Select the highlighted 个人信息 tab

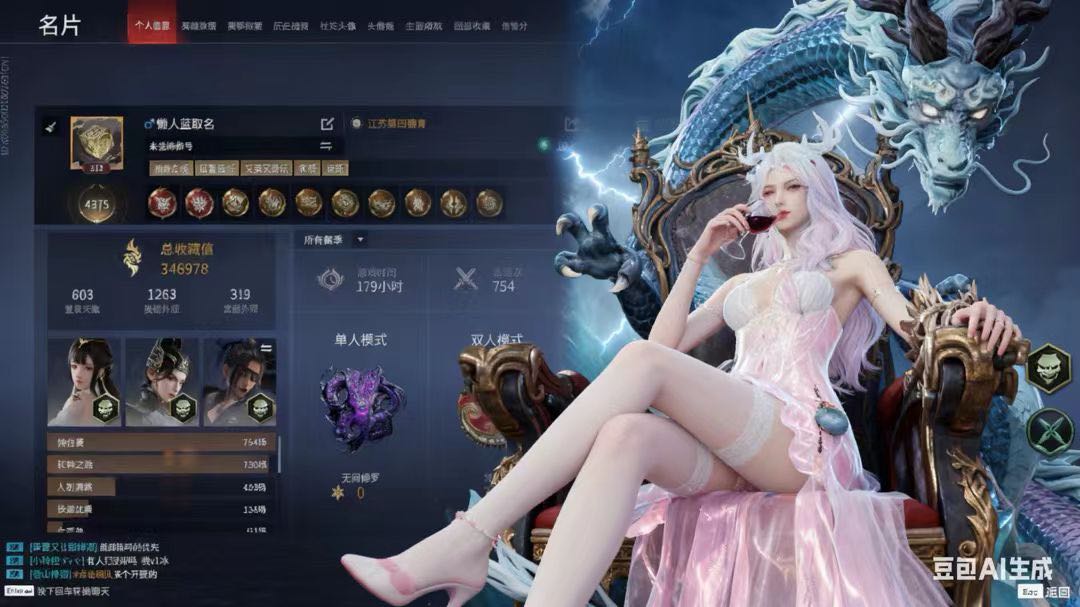152,25
